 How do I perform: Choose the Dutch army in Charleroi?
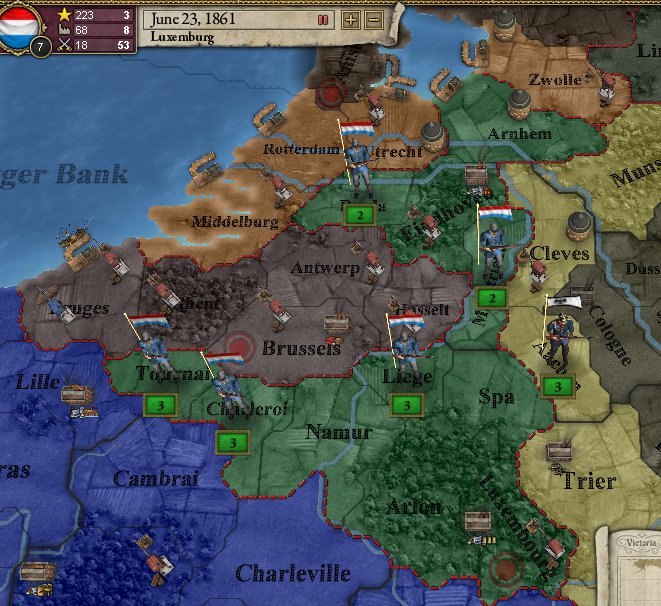tap(226, 385)
